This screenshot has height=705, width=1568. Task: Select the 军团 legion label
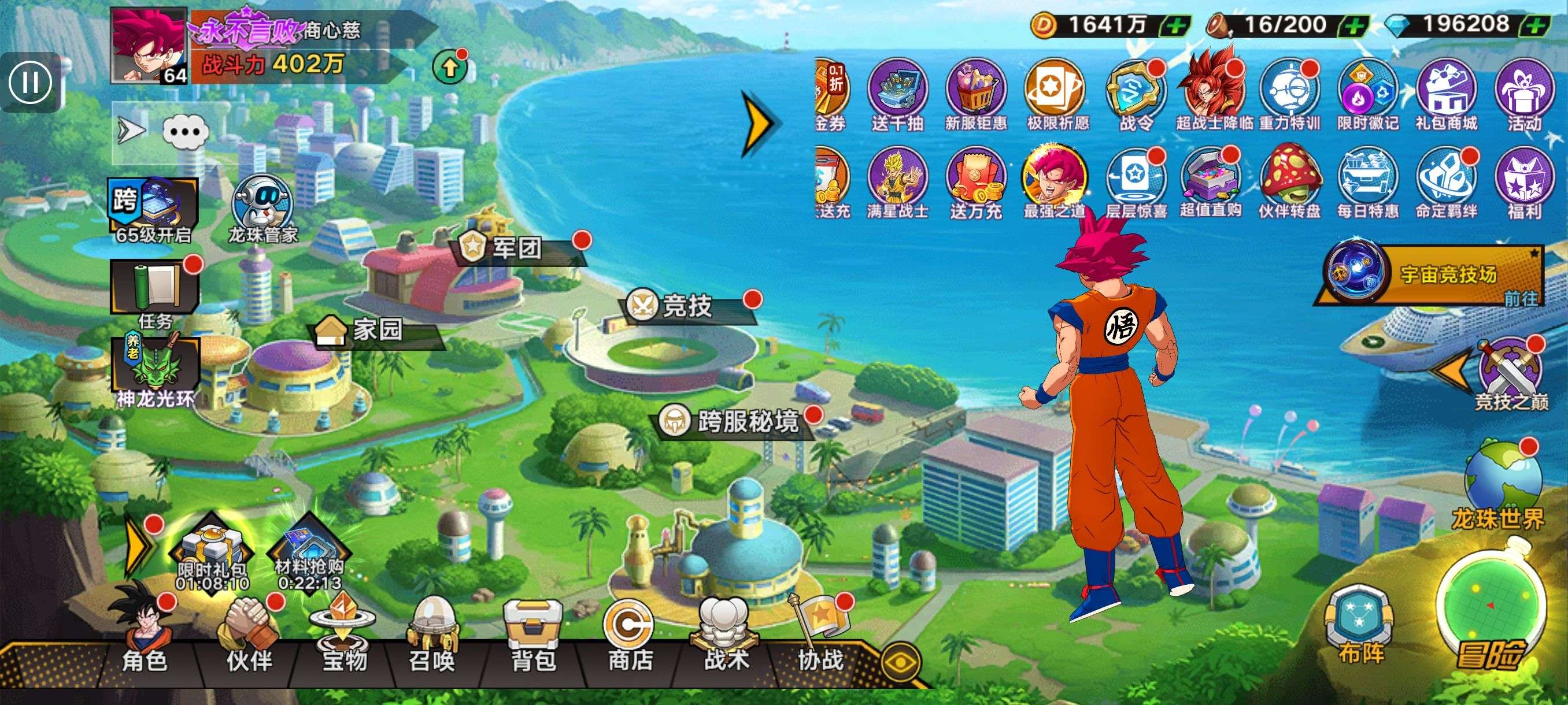point(517,248)
